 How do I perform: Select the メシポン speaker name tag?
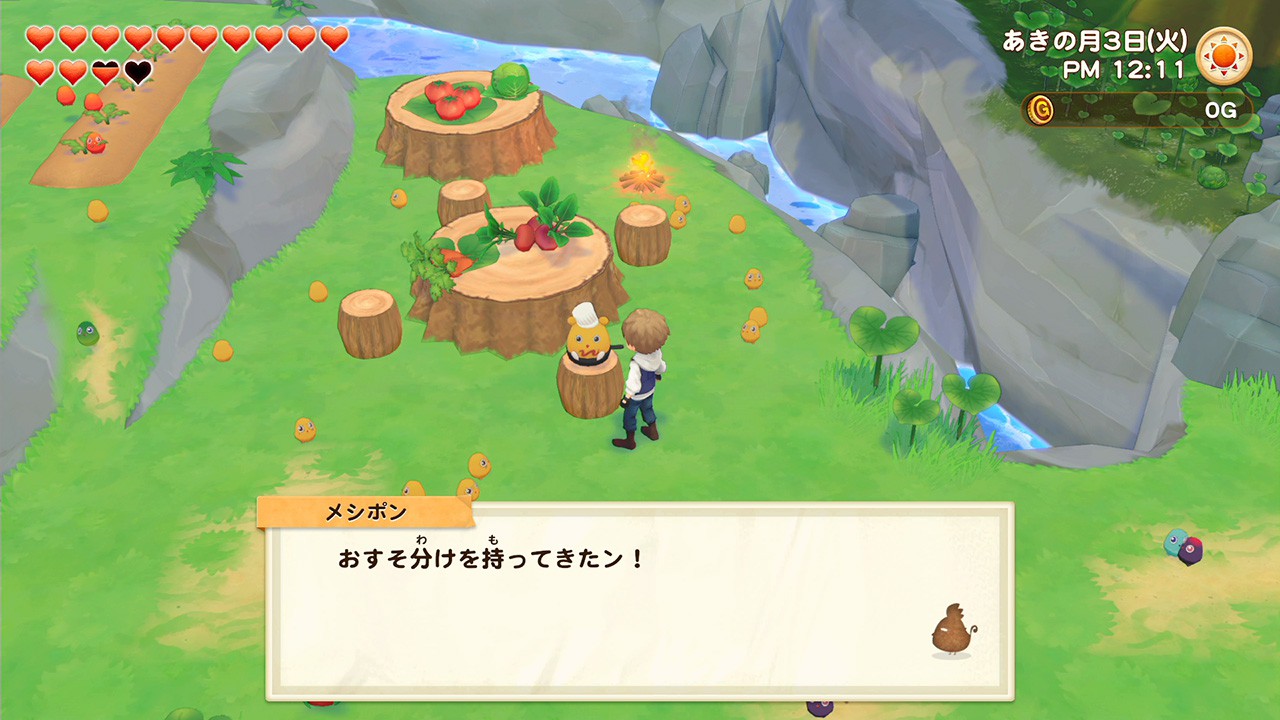click(366, 512)
